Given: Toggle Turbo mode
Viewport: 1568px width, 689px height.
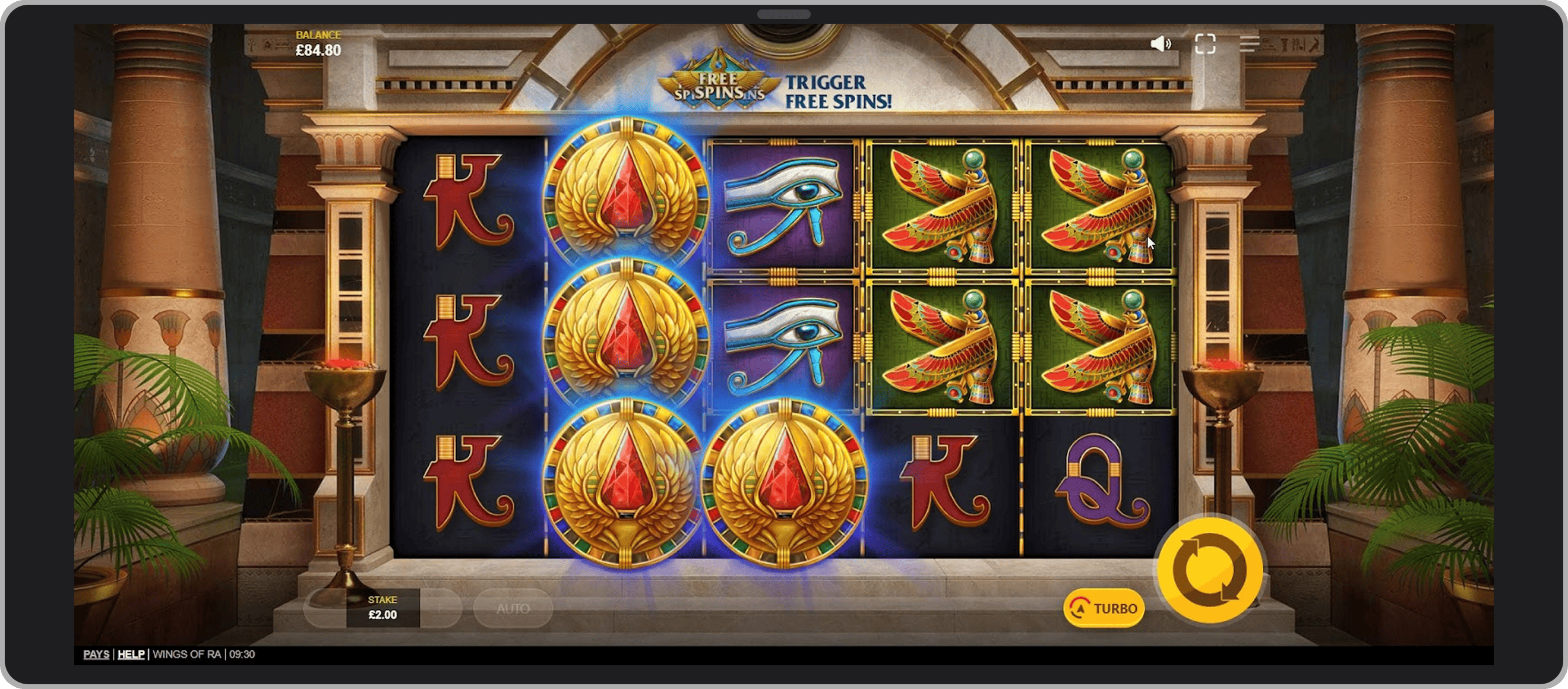Looking at the screenshot, I should tap(1104, 608).
